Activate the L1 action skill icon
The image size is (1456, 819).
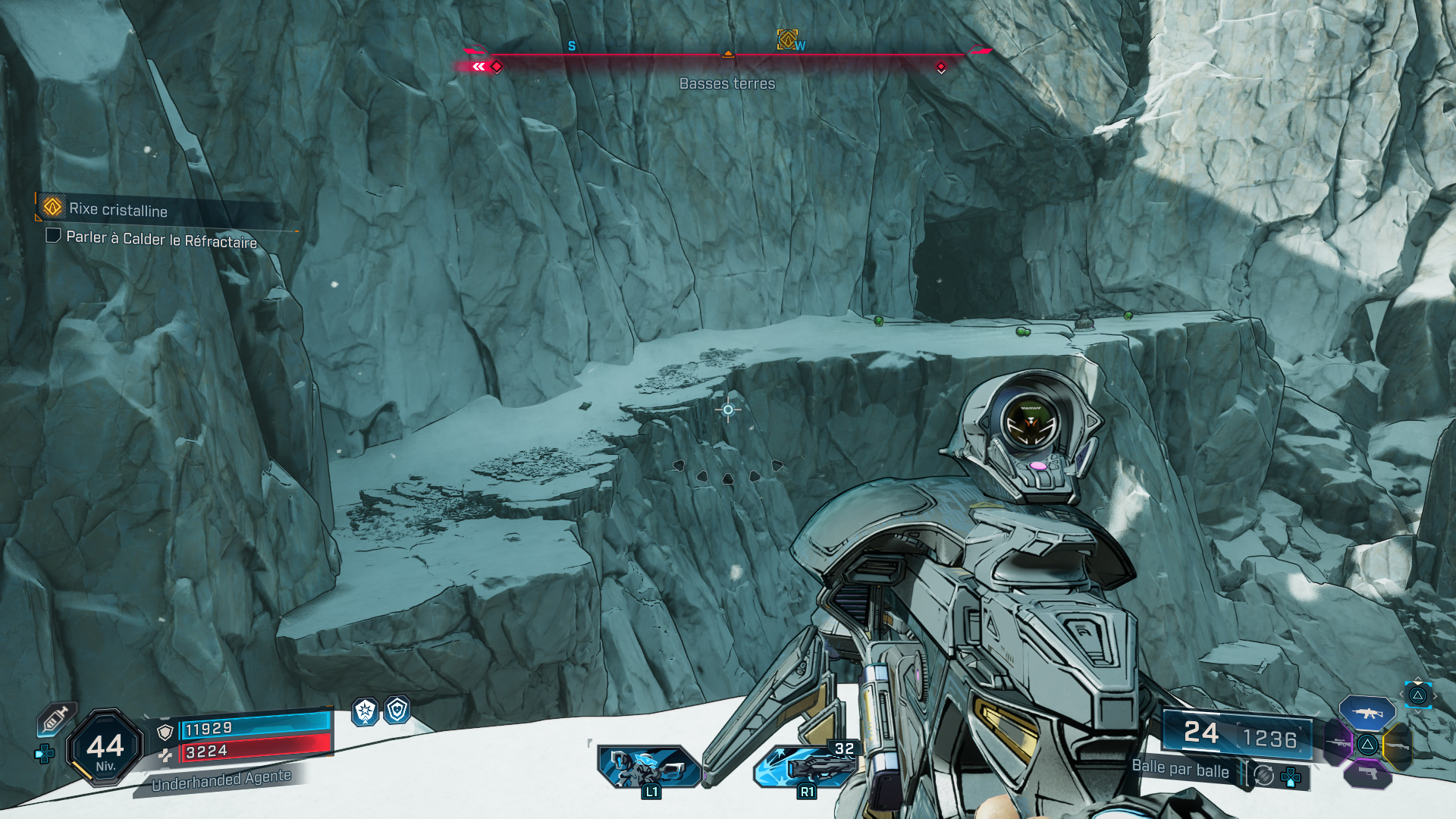point(649,767)
